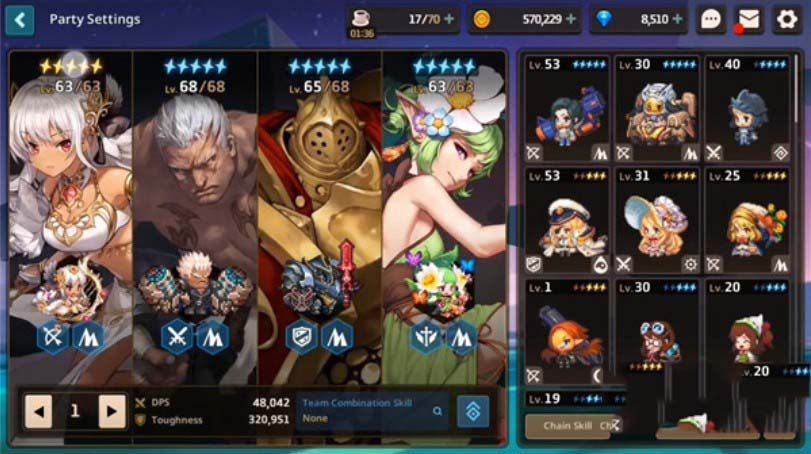Open the gear settings menu
This screenshot has width=811, height=454.
click(x=786, y=19)
